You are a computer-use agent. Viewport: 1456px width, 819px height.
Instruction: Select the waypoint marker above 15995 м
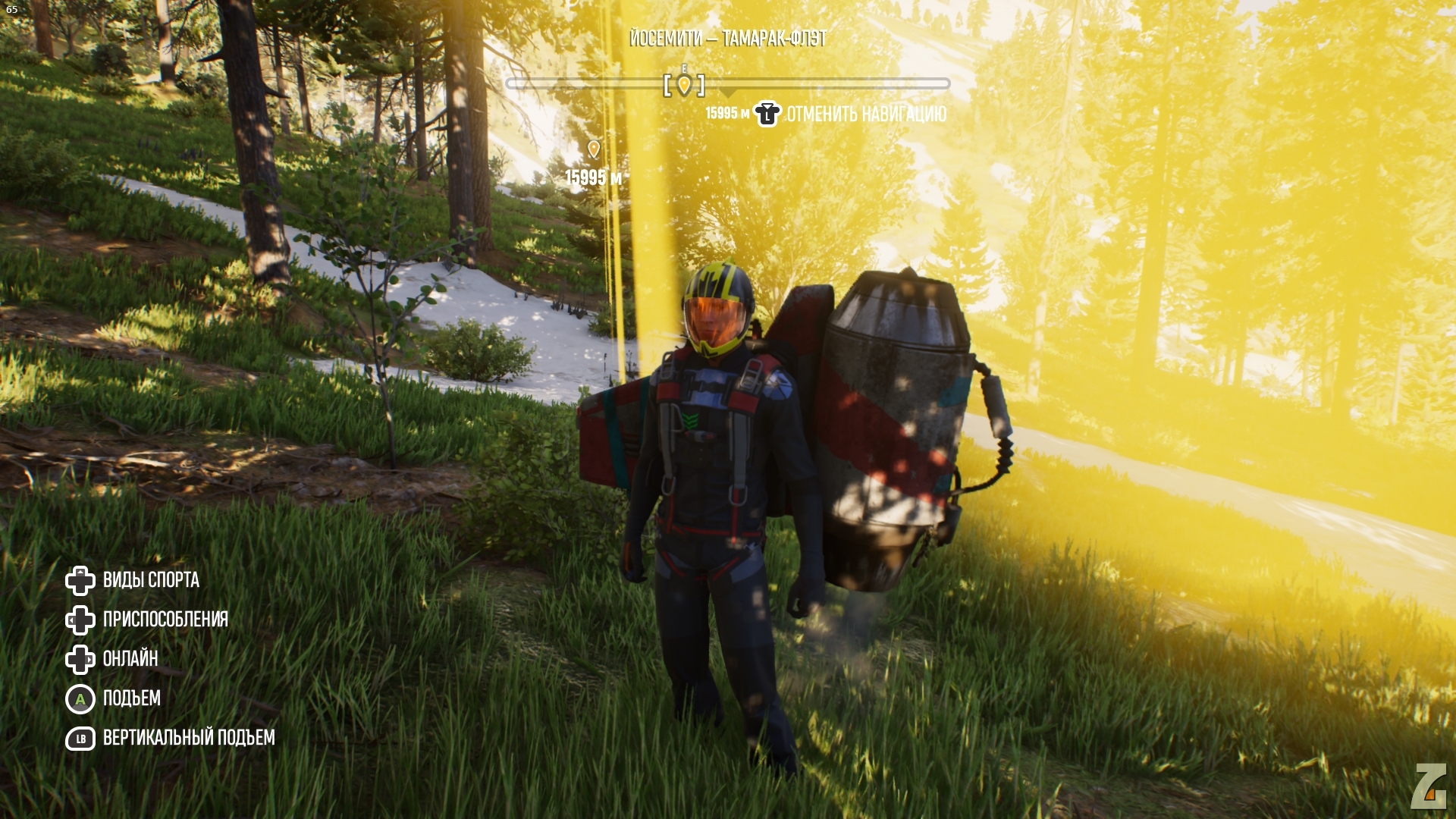pyautogui.click(x=594, y=149)
